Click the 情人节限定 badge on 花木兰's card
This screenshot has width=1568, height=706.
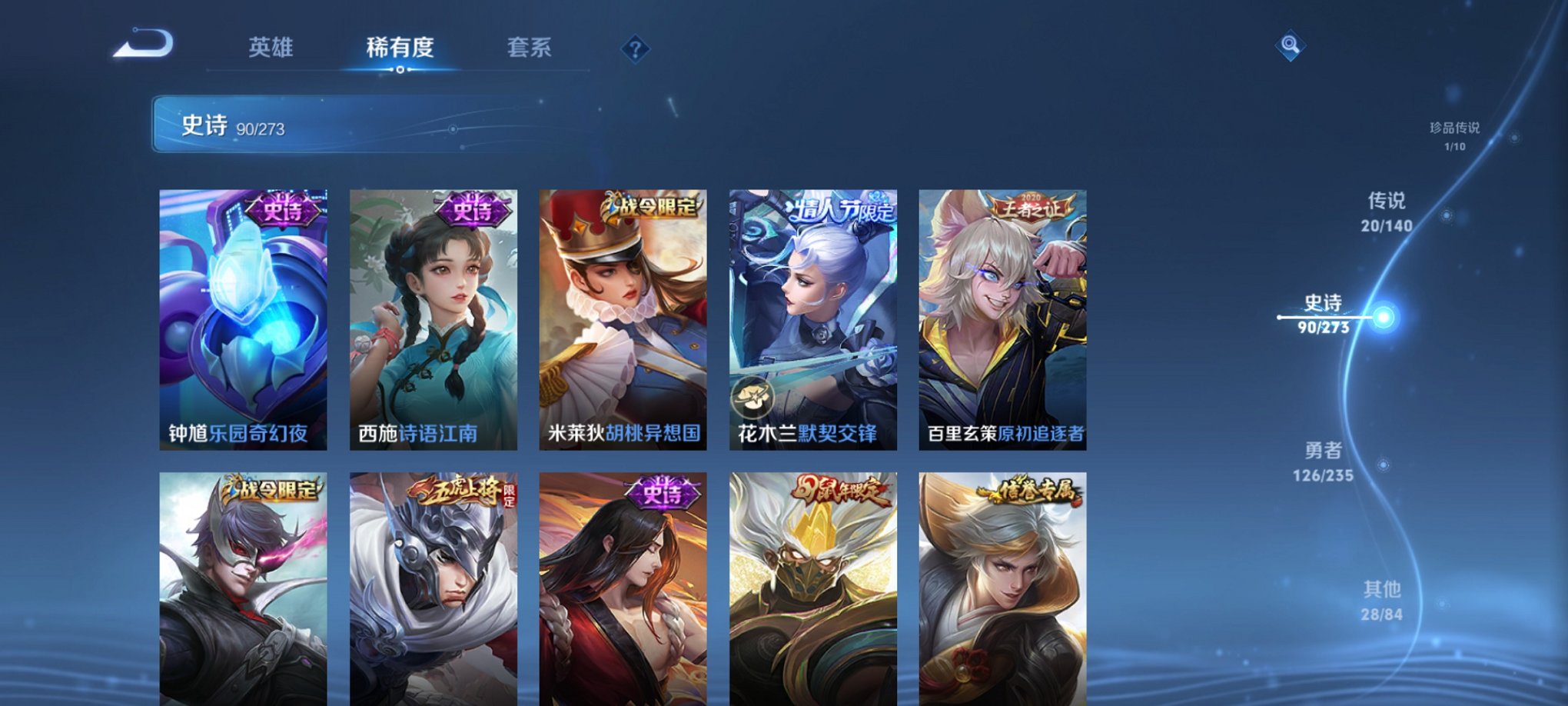[x=840, y=208]
